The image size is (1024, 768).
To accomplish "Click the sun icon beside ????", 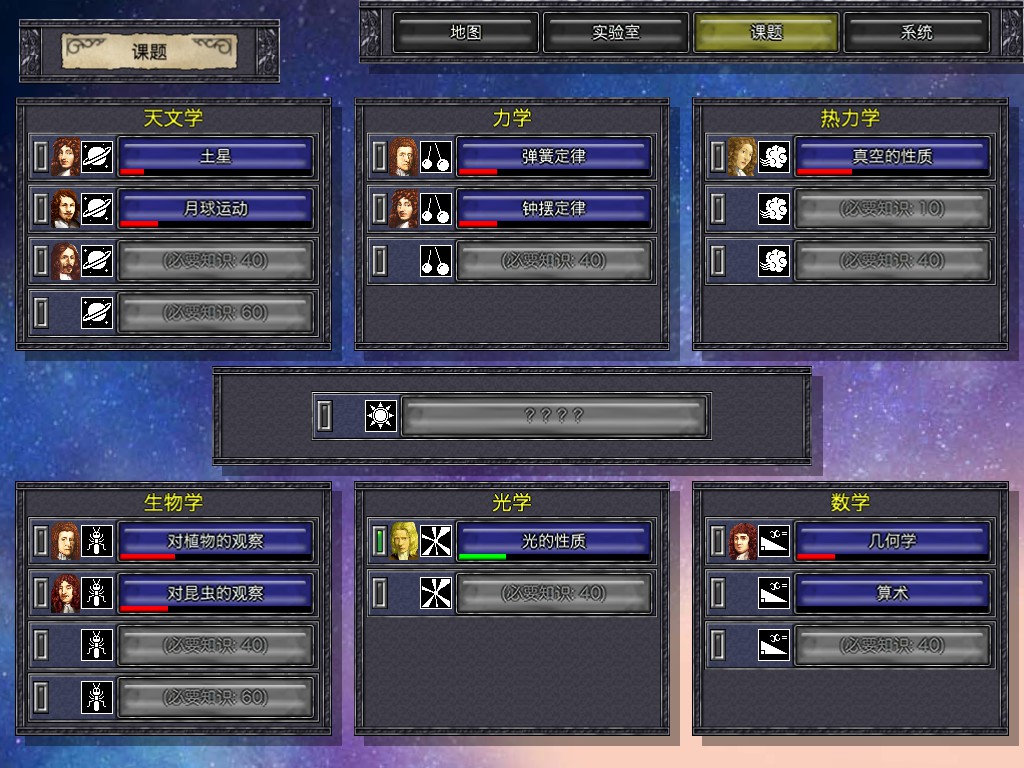I will [380, 416].
